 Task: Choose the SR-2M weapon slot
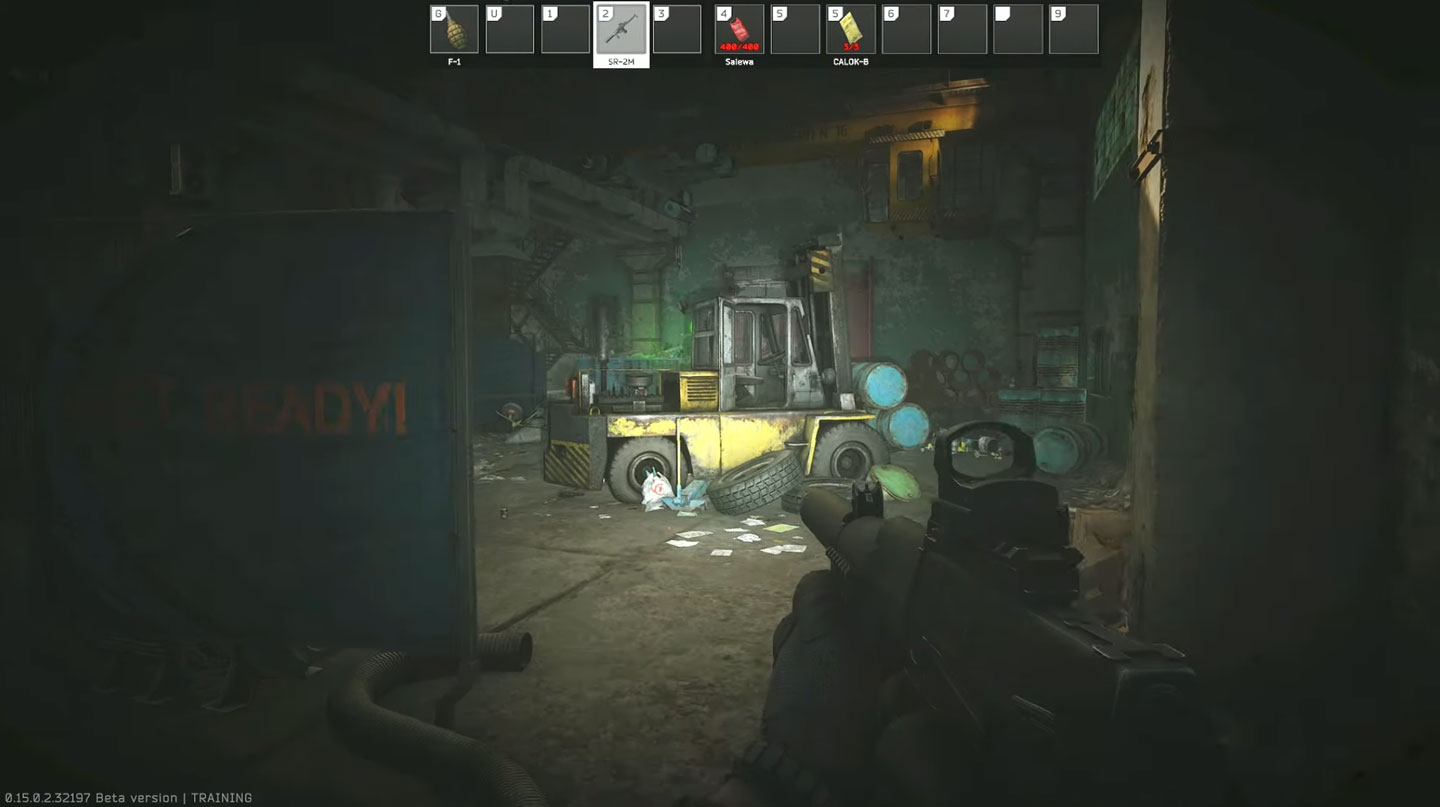(621, 29)
